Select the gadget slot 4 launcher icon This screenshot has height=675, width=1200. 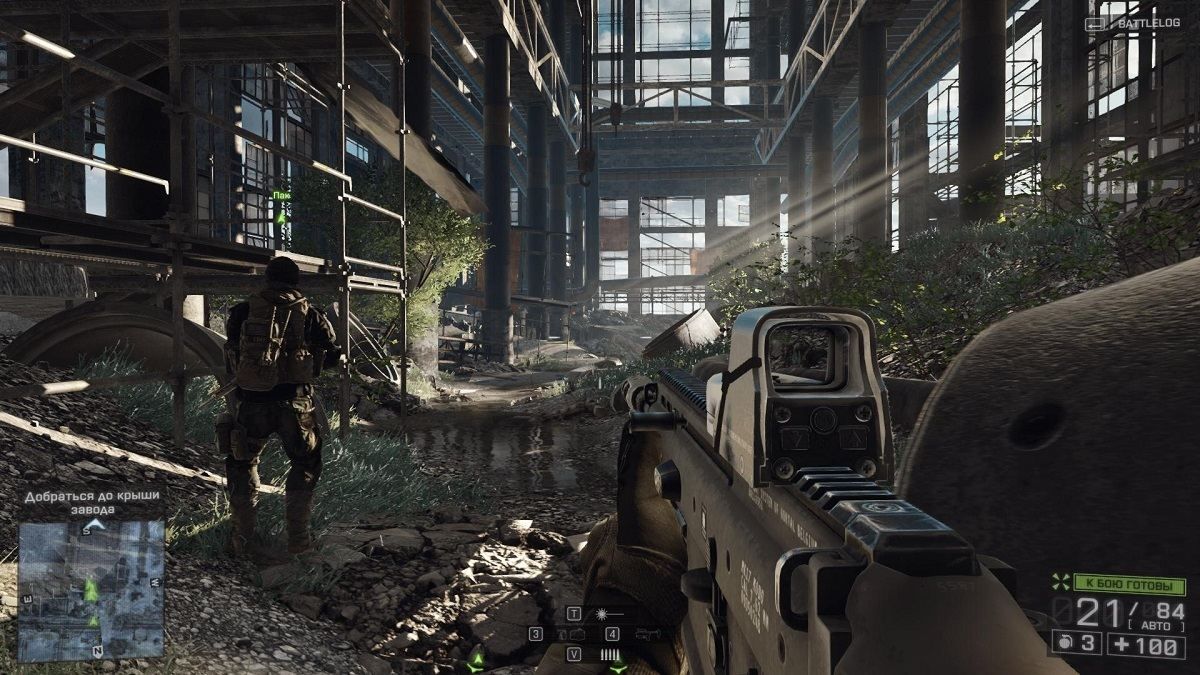click(646, 634)
